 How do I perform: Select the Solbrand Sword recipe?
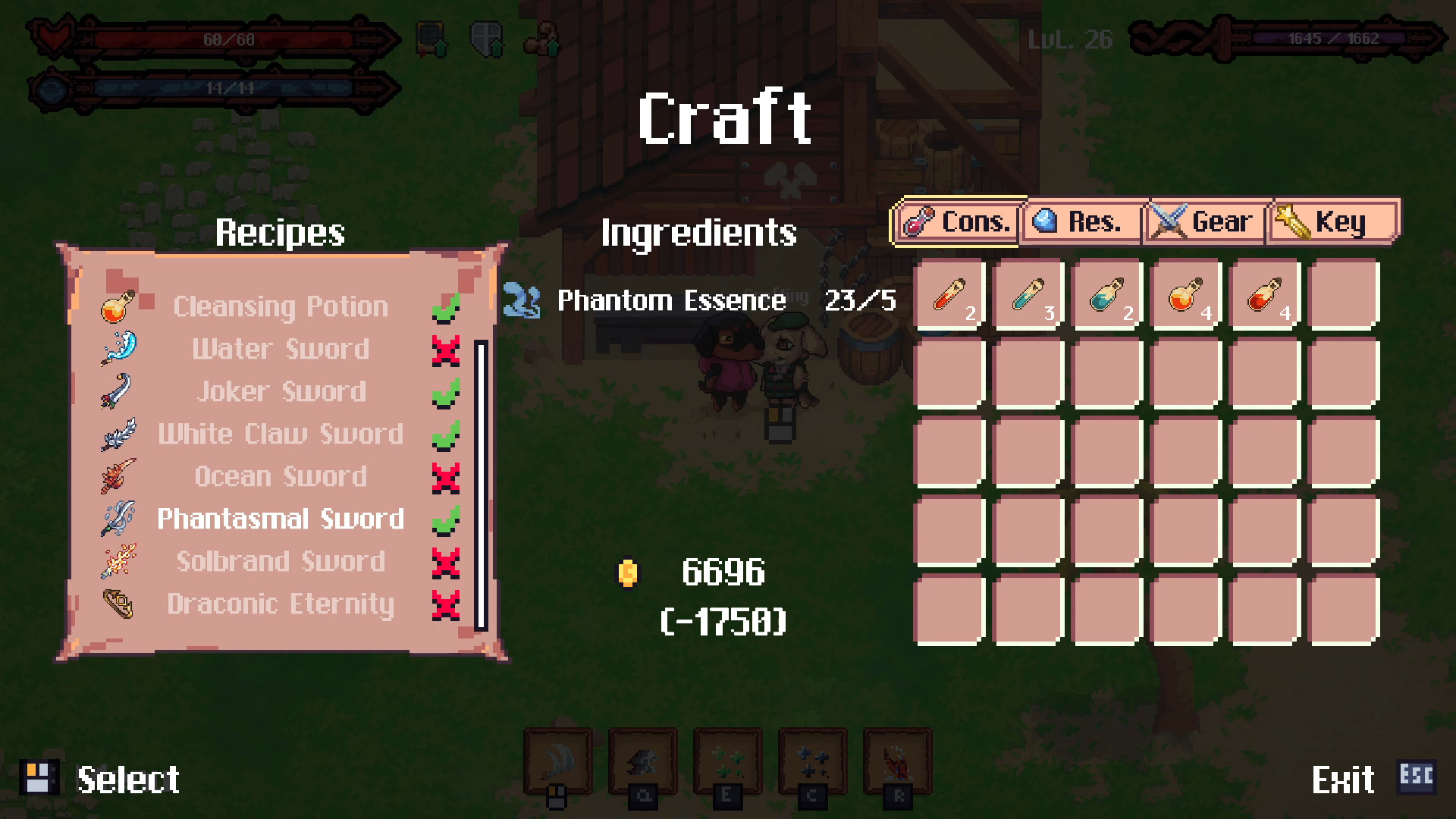click(x=281, y=561)
